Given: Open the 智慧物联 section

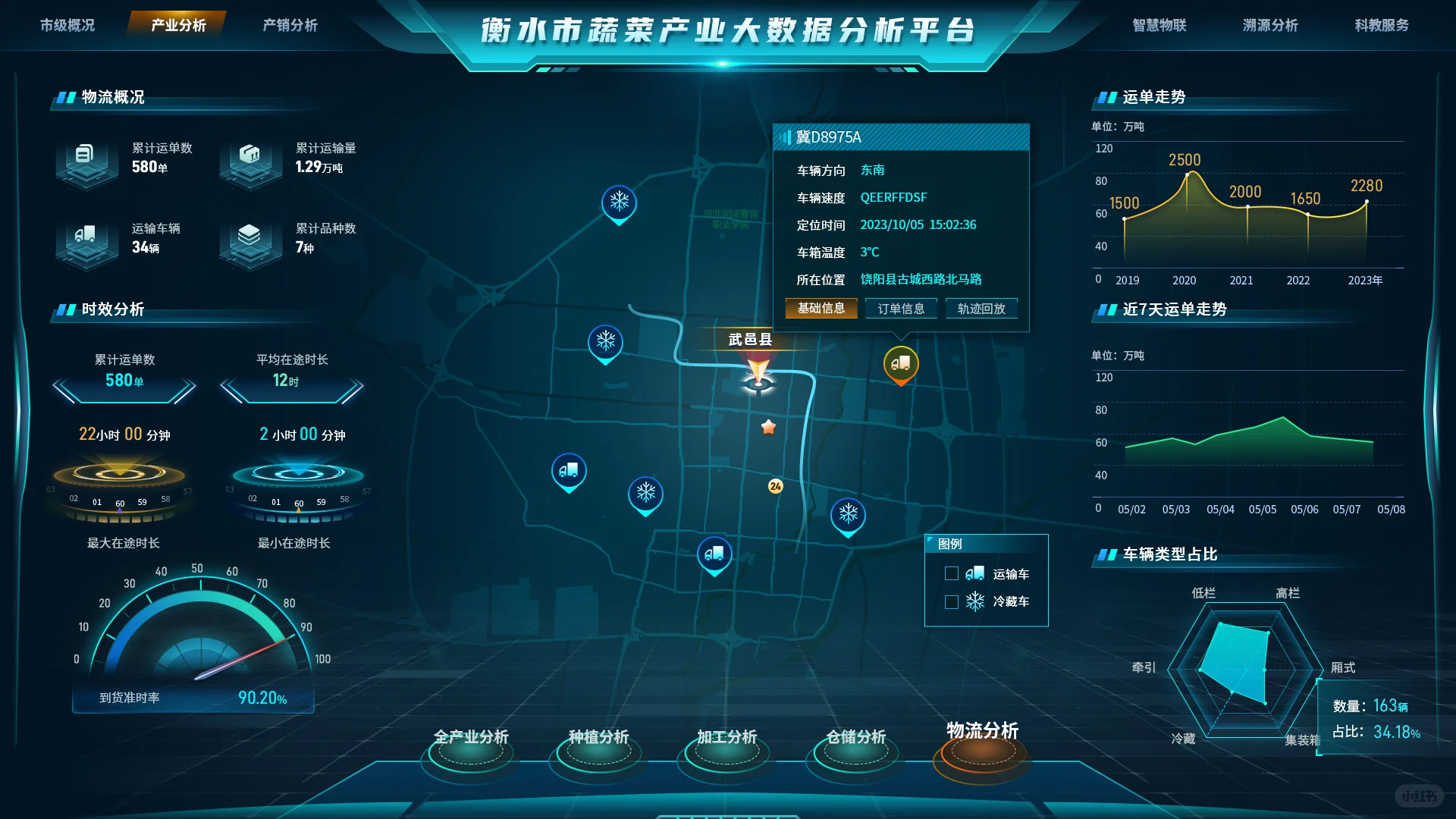Looking at the screenshot, I should click(1159, 25).
